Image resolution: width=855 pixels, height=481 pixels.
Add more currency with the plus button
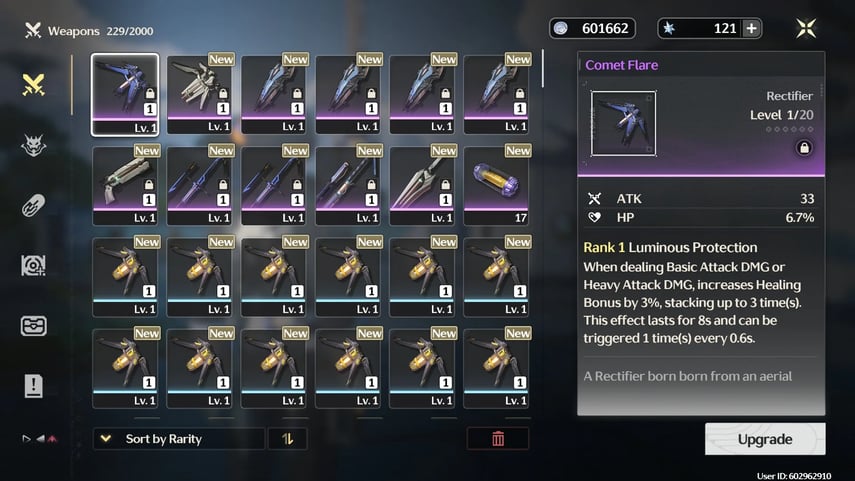click(x=751, y=28)
